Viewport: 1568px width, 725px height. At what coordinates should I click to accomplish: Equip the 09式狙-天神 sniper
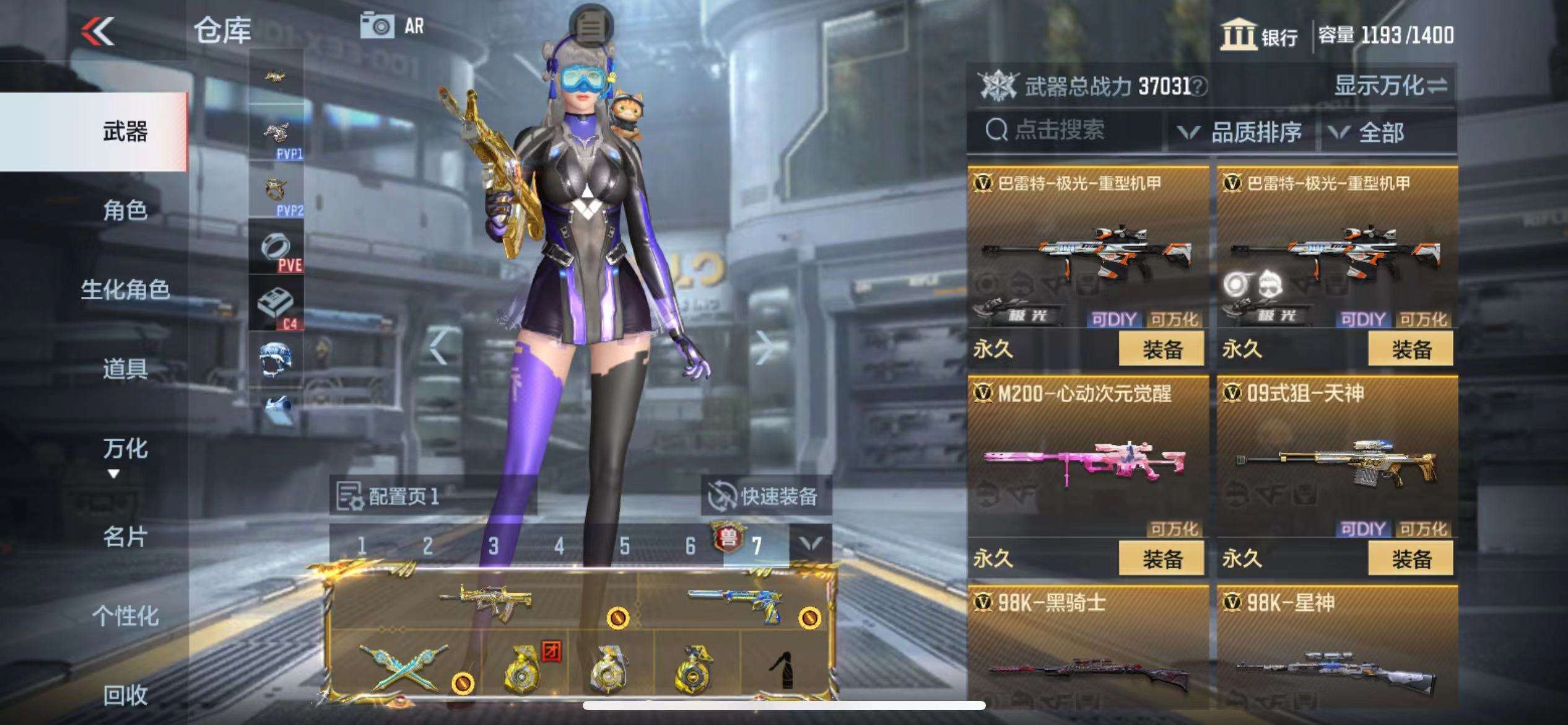1411,559
